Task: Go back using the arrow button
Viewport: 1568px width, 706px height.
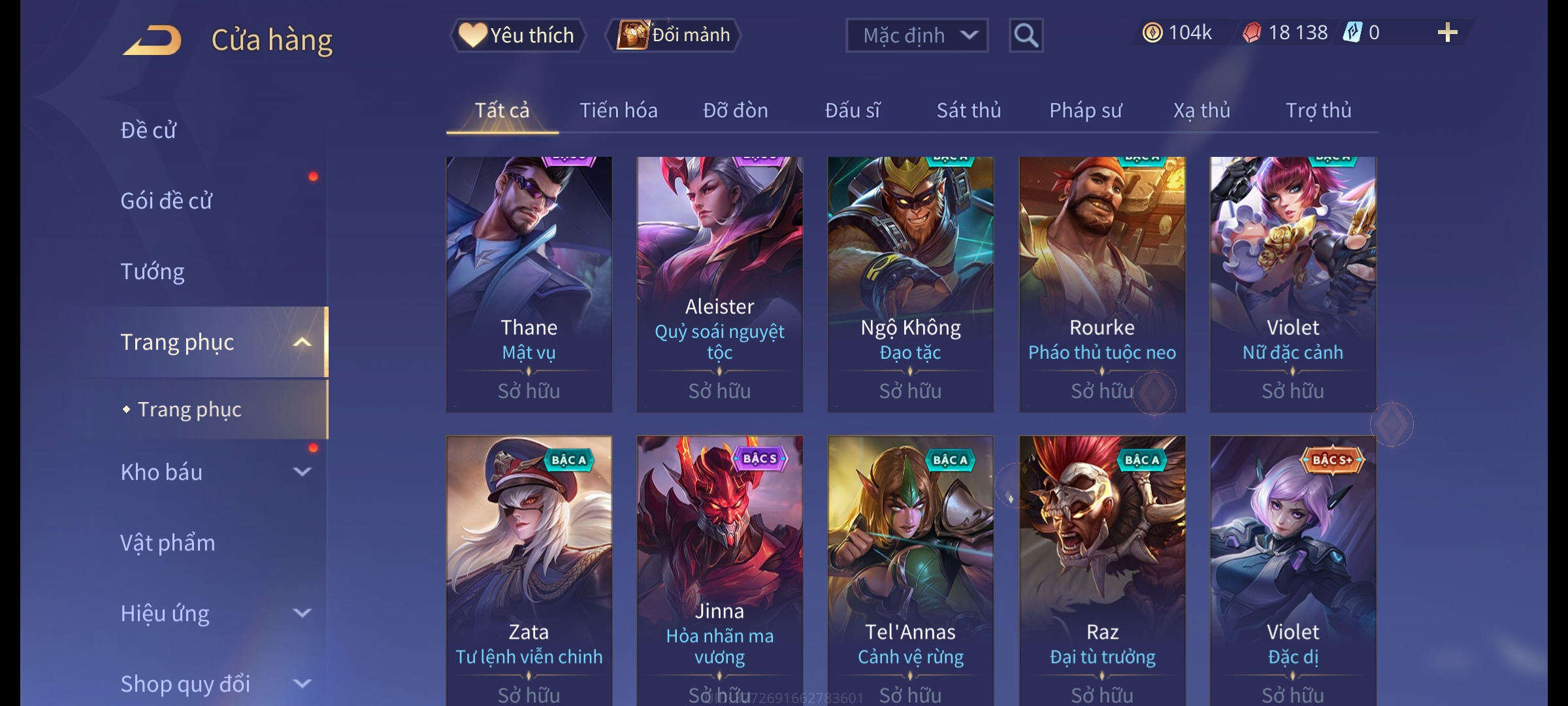Action: (x=152, y=41)
